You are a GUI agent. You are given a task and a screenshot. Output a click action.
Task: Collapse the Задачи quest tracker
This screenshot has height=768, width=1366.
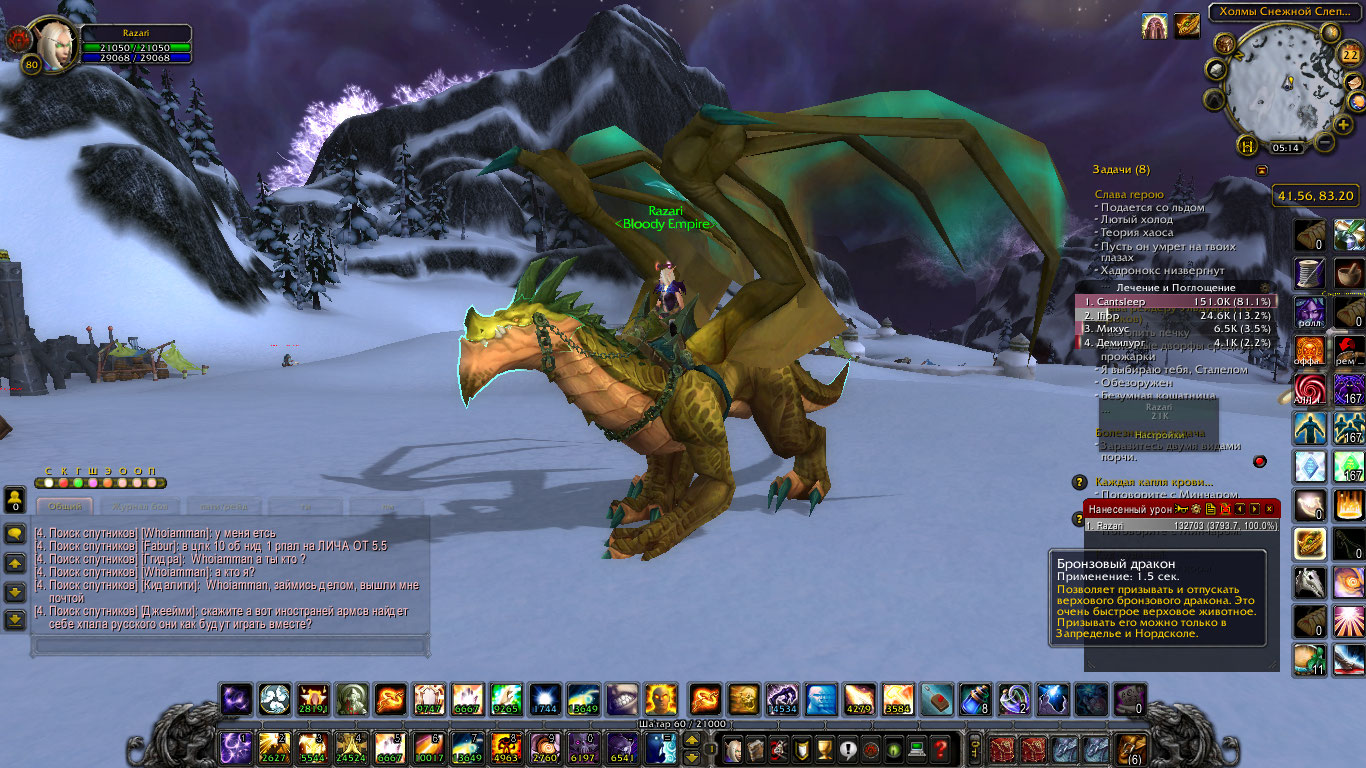[1262, 170]
